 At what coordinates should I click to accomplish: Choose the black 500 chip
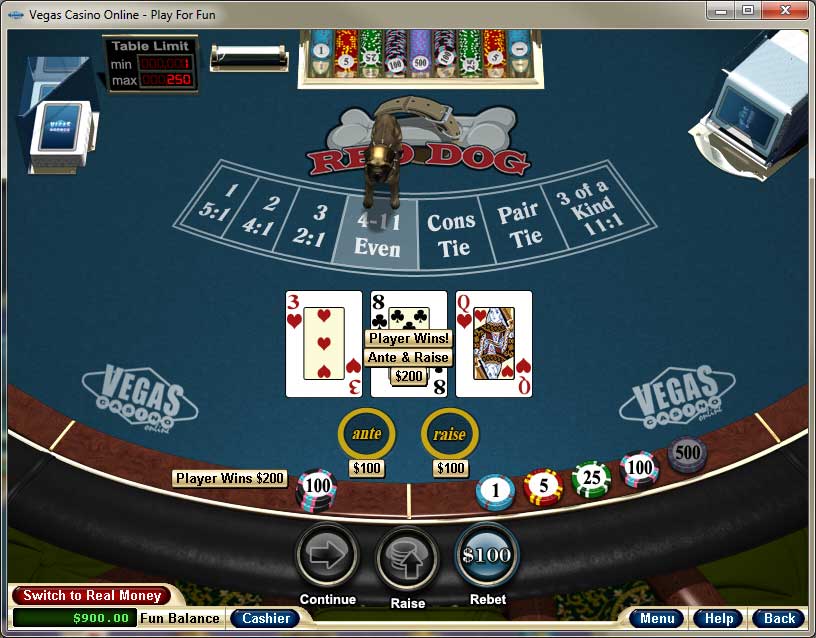(687, 453)
